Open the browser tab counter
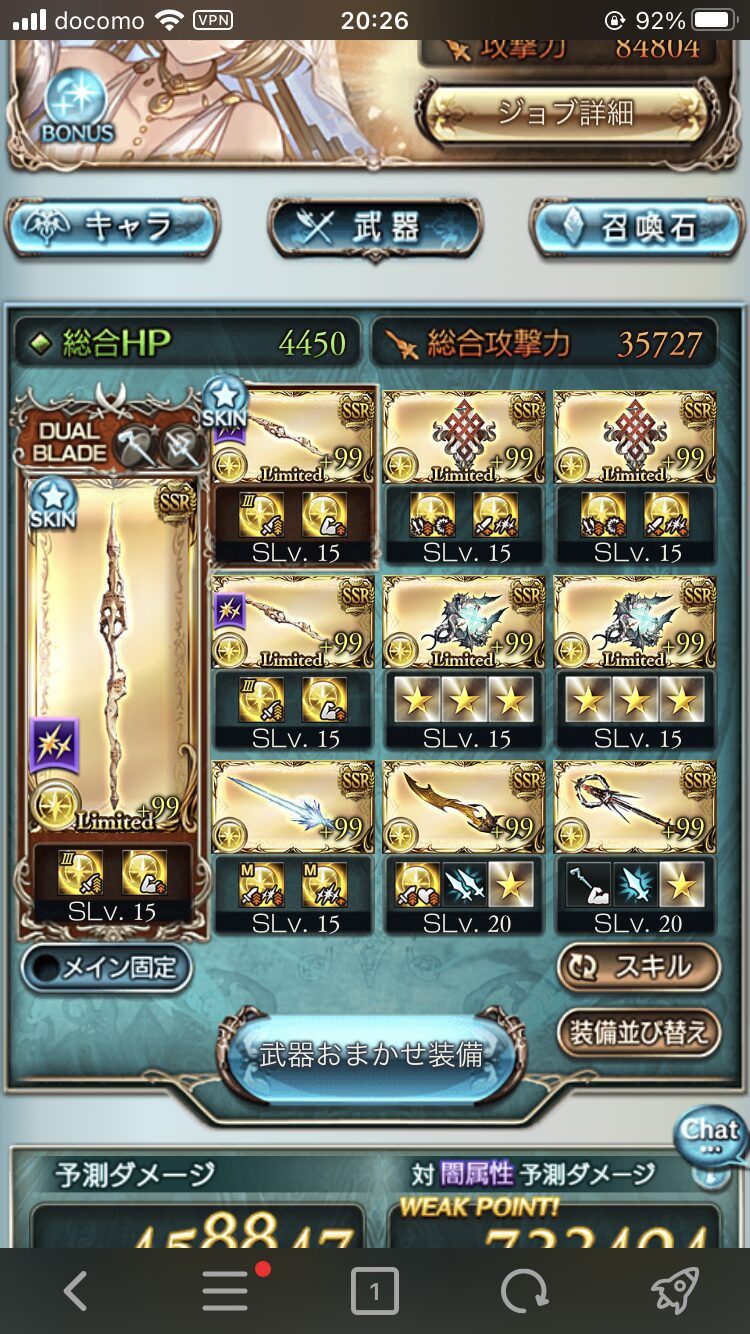This screenshot has height=1334, width=750. pos(374,1292)
